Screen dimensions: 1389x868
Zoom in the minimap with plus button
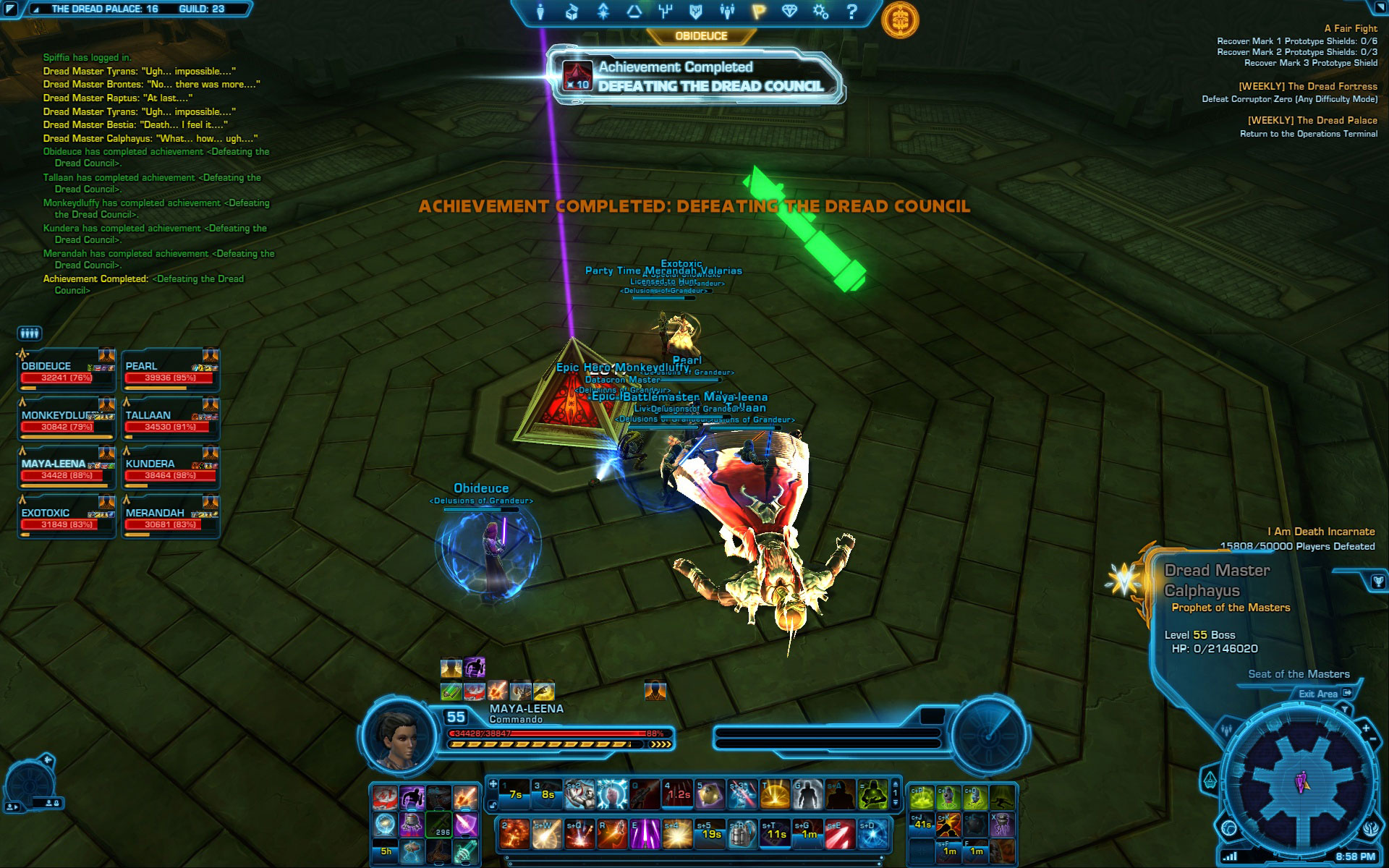[1366, 728]
